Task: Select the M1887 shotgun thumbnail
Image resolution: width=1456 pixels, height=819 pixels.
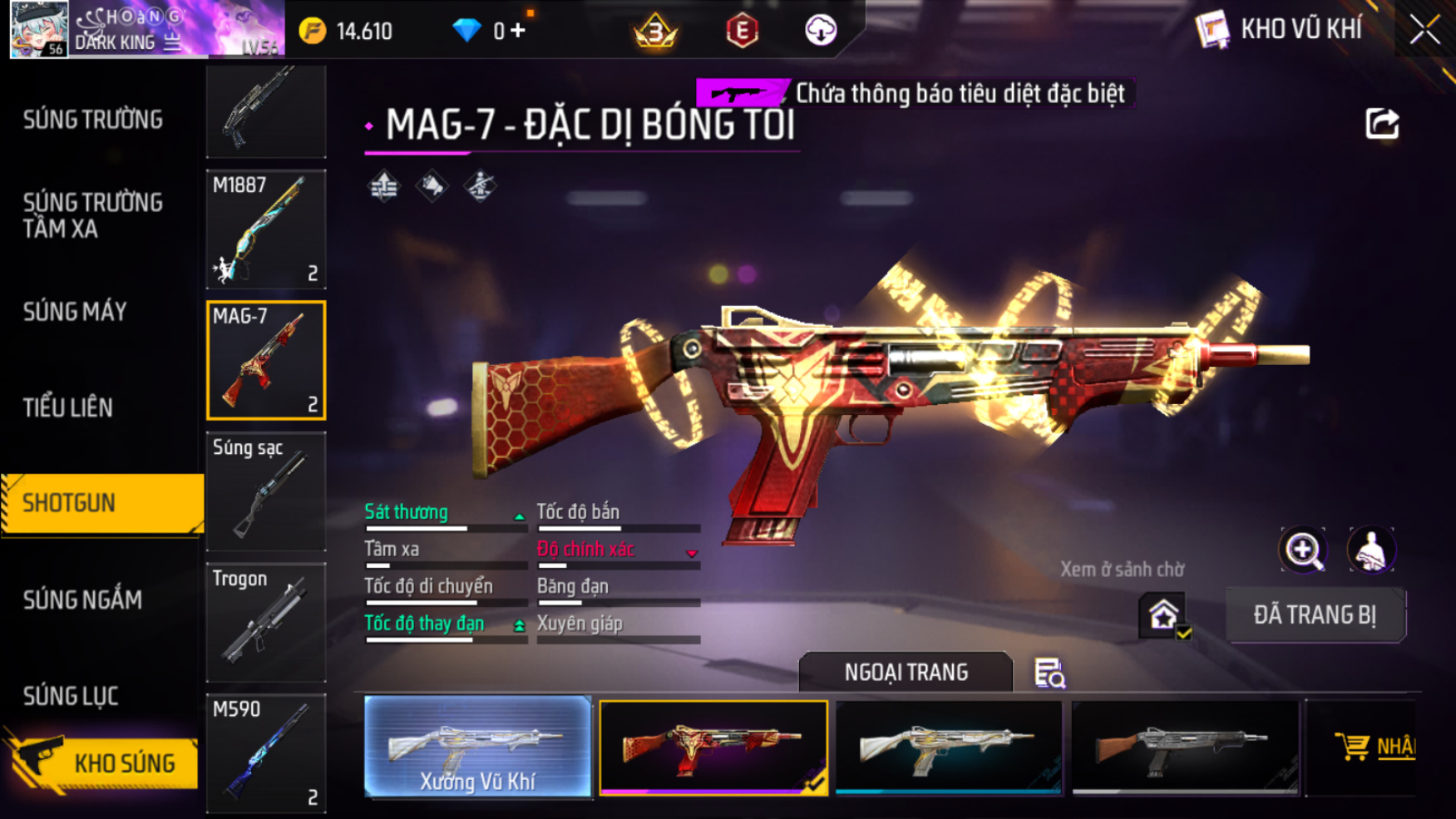Action: click(266, 229)
